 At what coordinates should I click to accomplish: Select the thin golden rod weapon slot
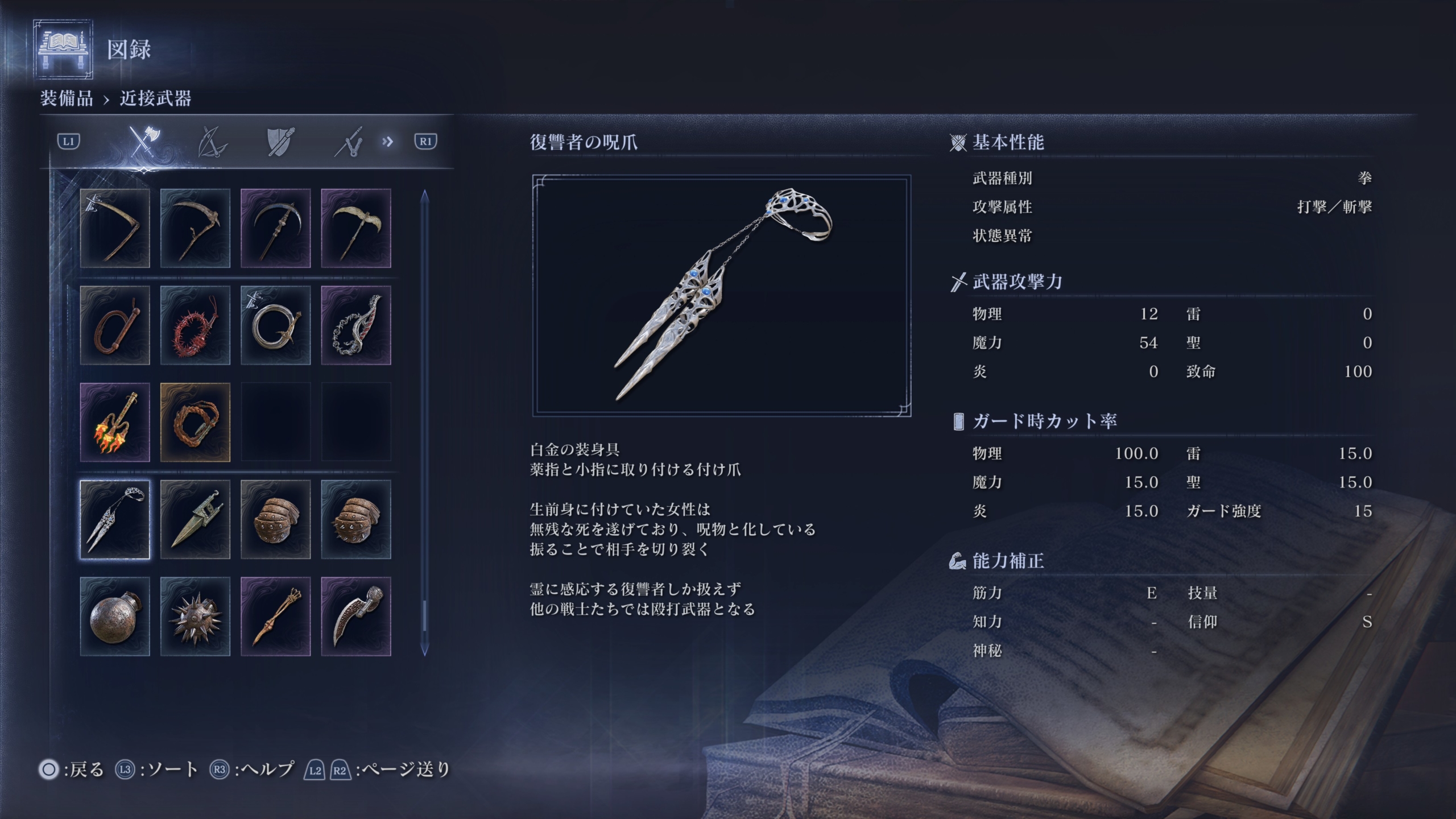(276, 617)
